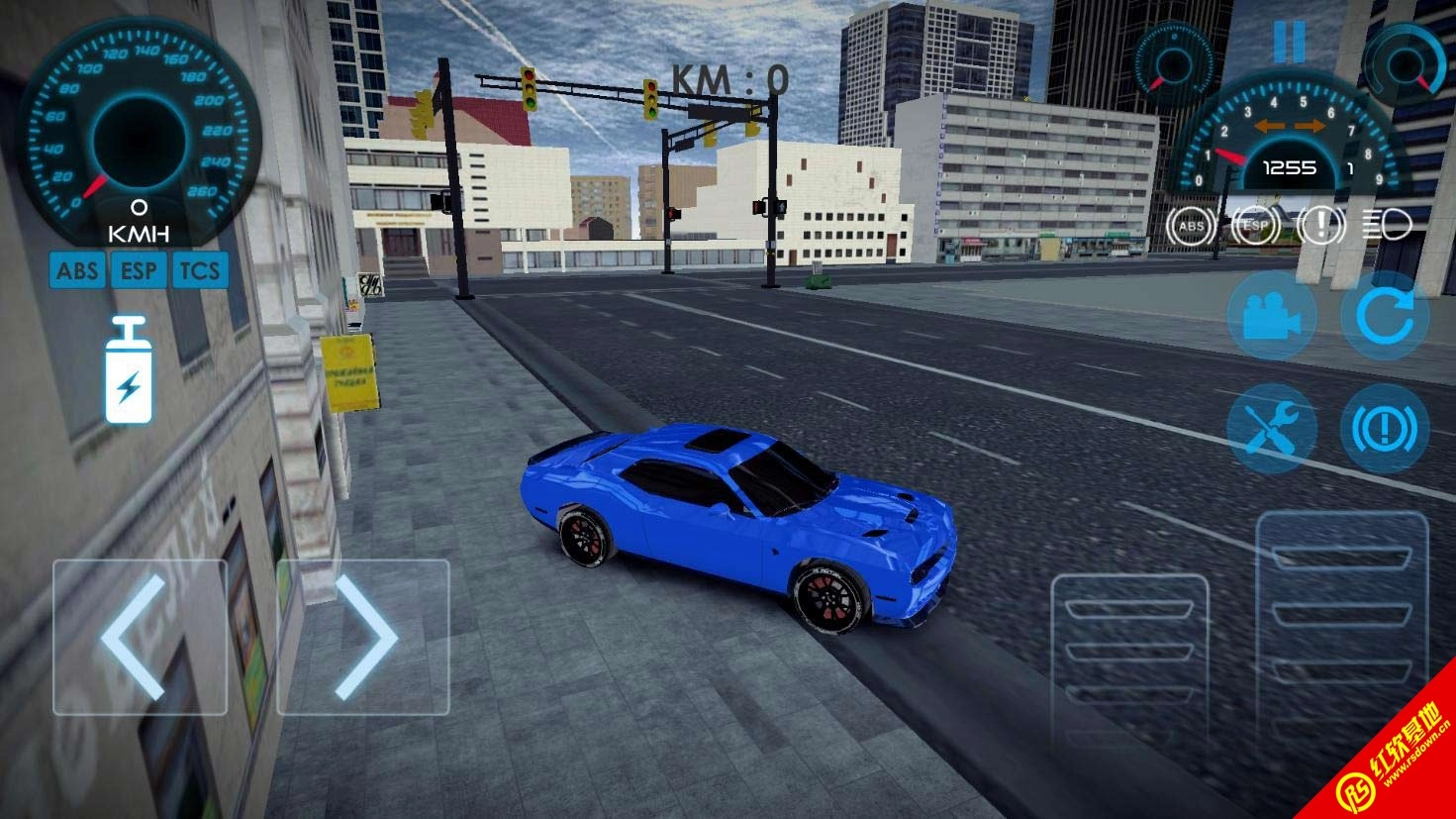The height and width of the screenshot is (819, 1456).
Task: Toggle the ESP stability control
Action: coord(139,269)
